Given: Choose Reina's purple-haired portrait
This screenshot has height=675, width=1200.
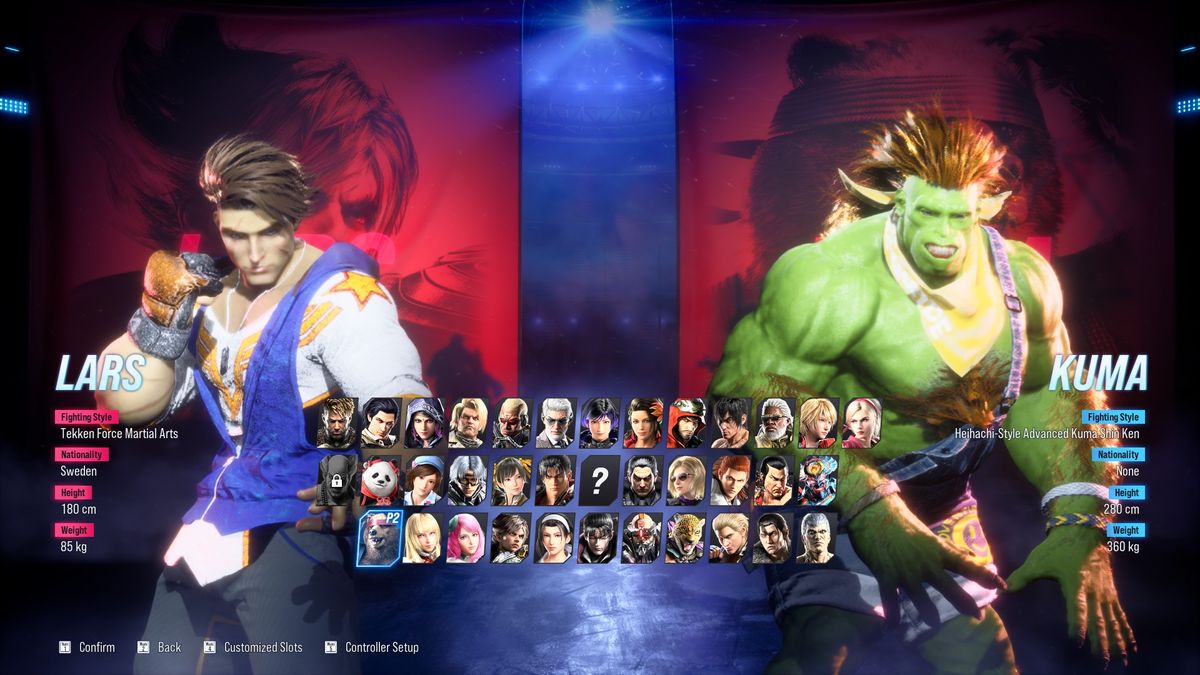Looking at the screenshot, I should (x=599, y=423).
